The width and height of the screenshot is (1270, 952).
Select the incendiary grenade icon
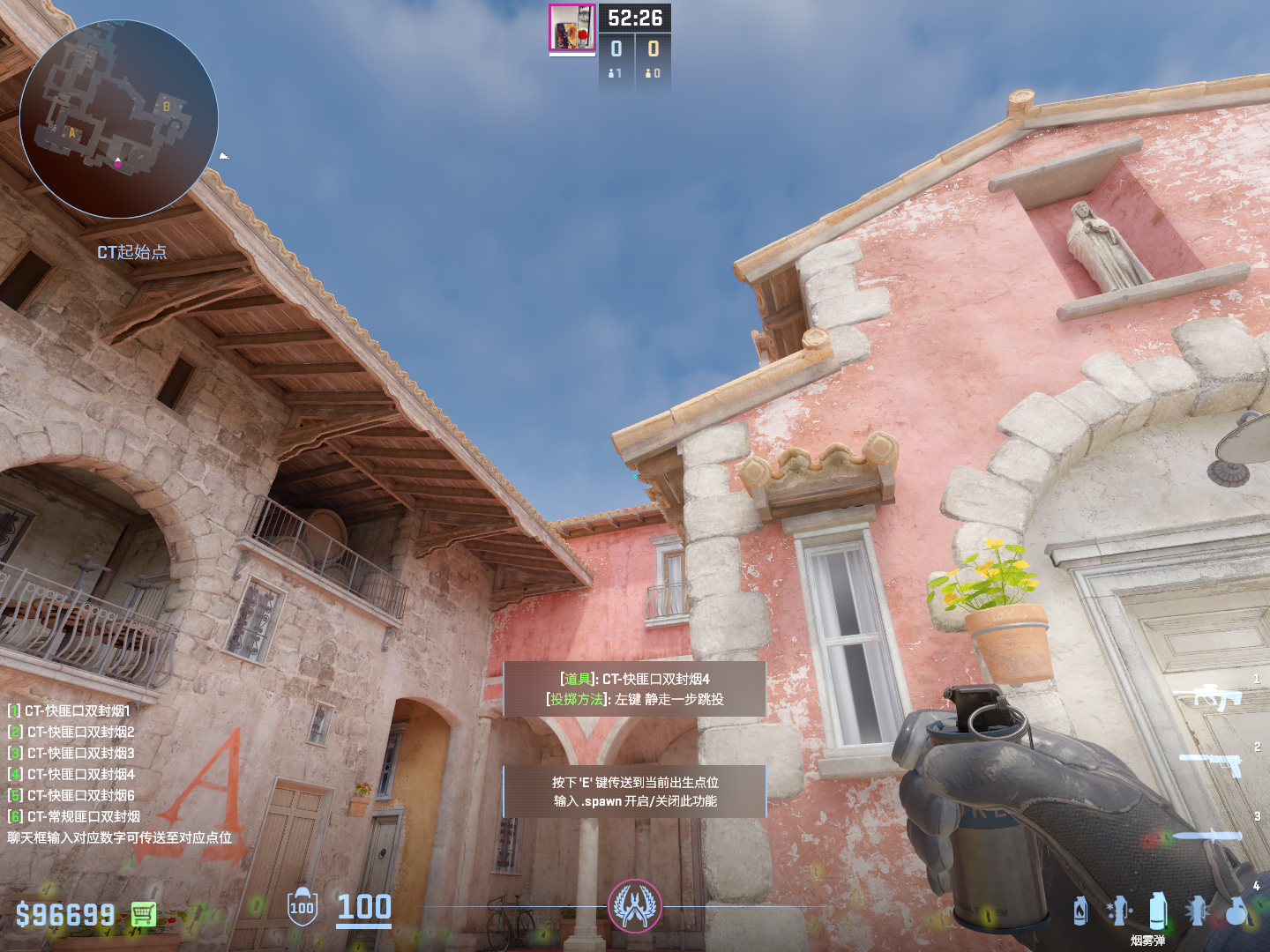[x=1080, y=911]
